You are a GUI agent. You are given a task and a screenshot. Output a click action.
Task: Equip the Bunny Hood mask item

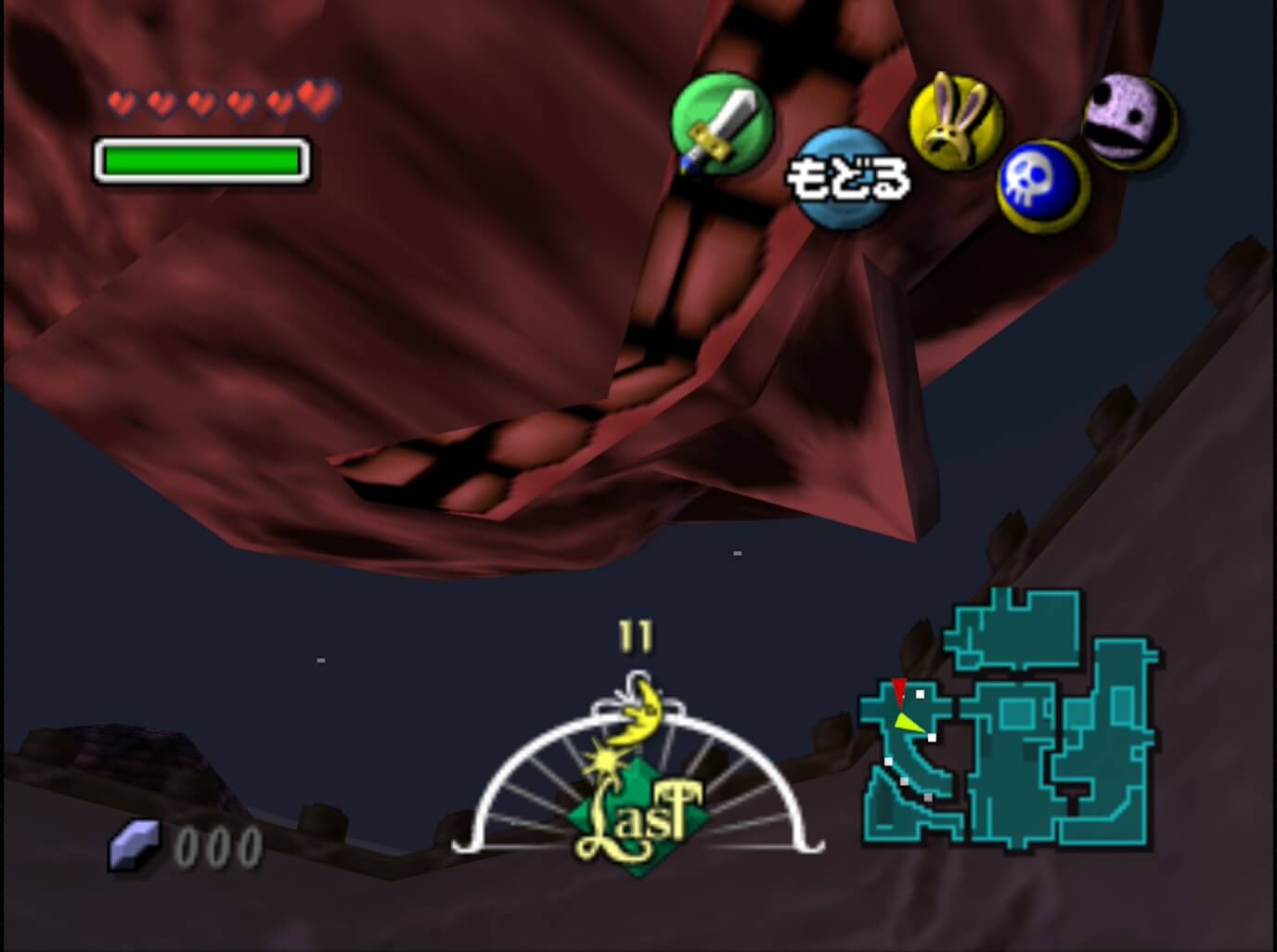pos(955,120)
